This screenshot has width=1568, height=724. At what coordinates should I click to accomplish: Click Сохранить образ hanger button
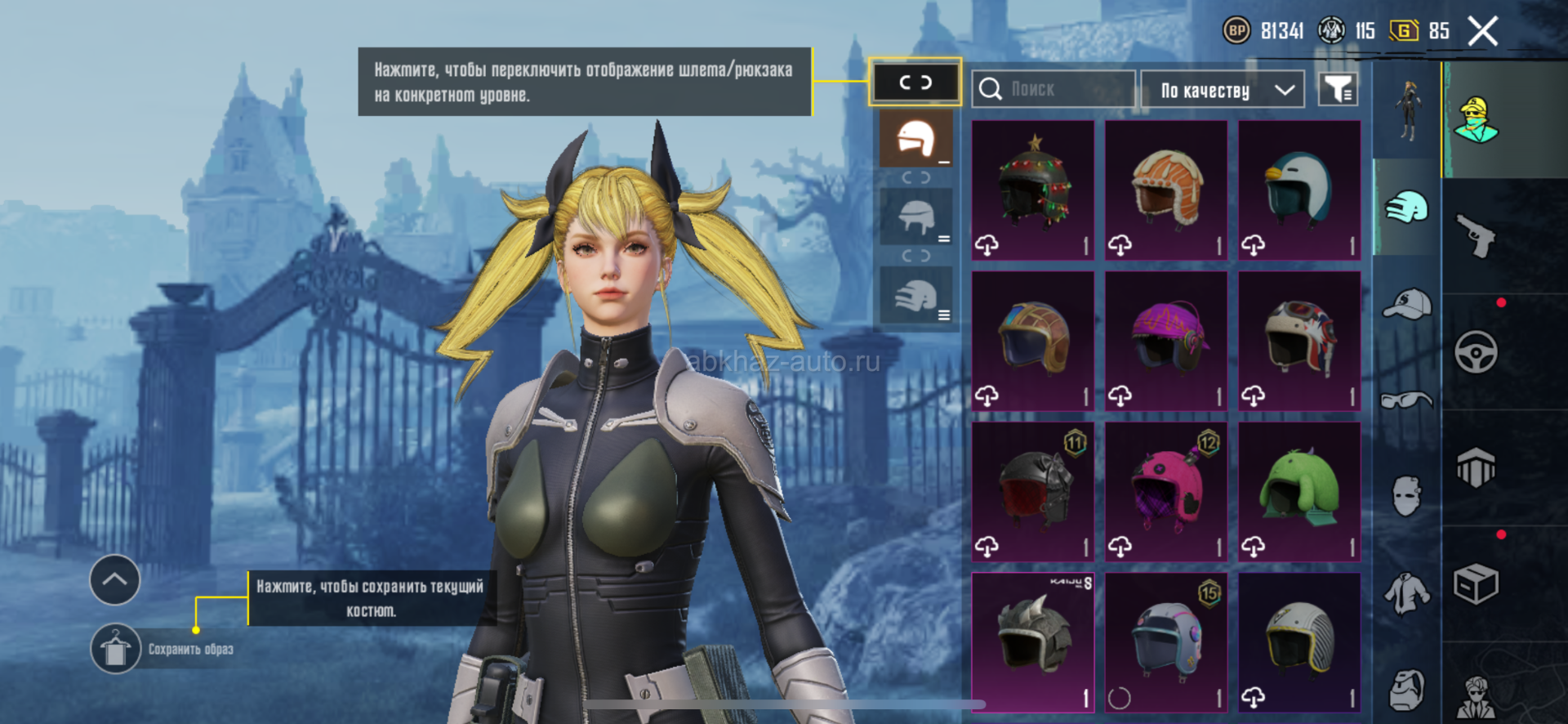(115, 649)
